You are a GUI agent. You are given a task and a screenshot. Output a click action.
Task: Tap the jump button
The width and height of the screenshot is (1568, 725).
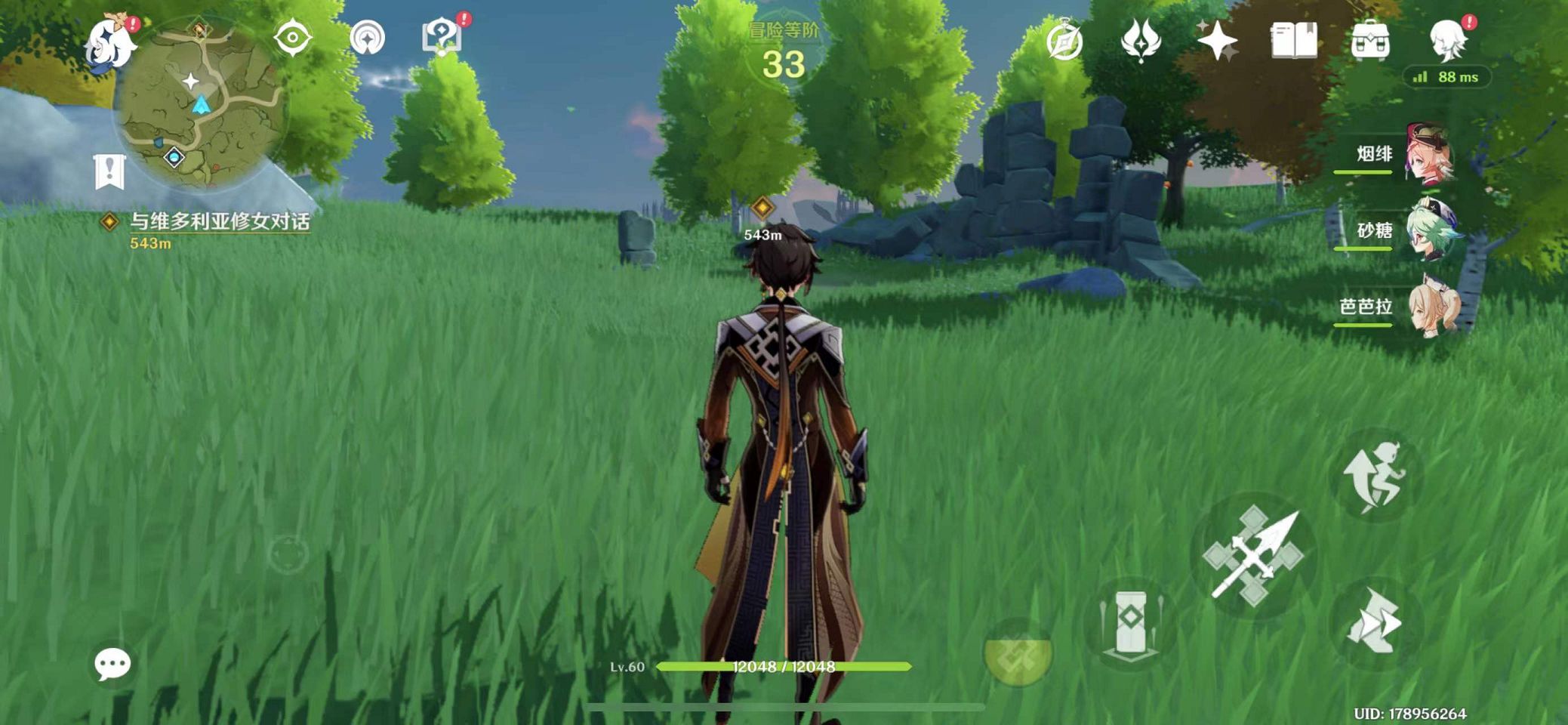click(x=1374, y=477)
